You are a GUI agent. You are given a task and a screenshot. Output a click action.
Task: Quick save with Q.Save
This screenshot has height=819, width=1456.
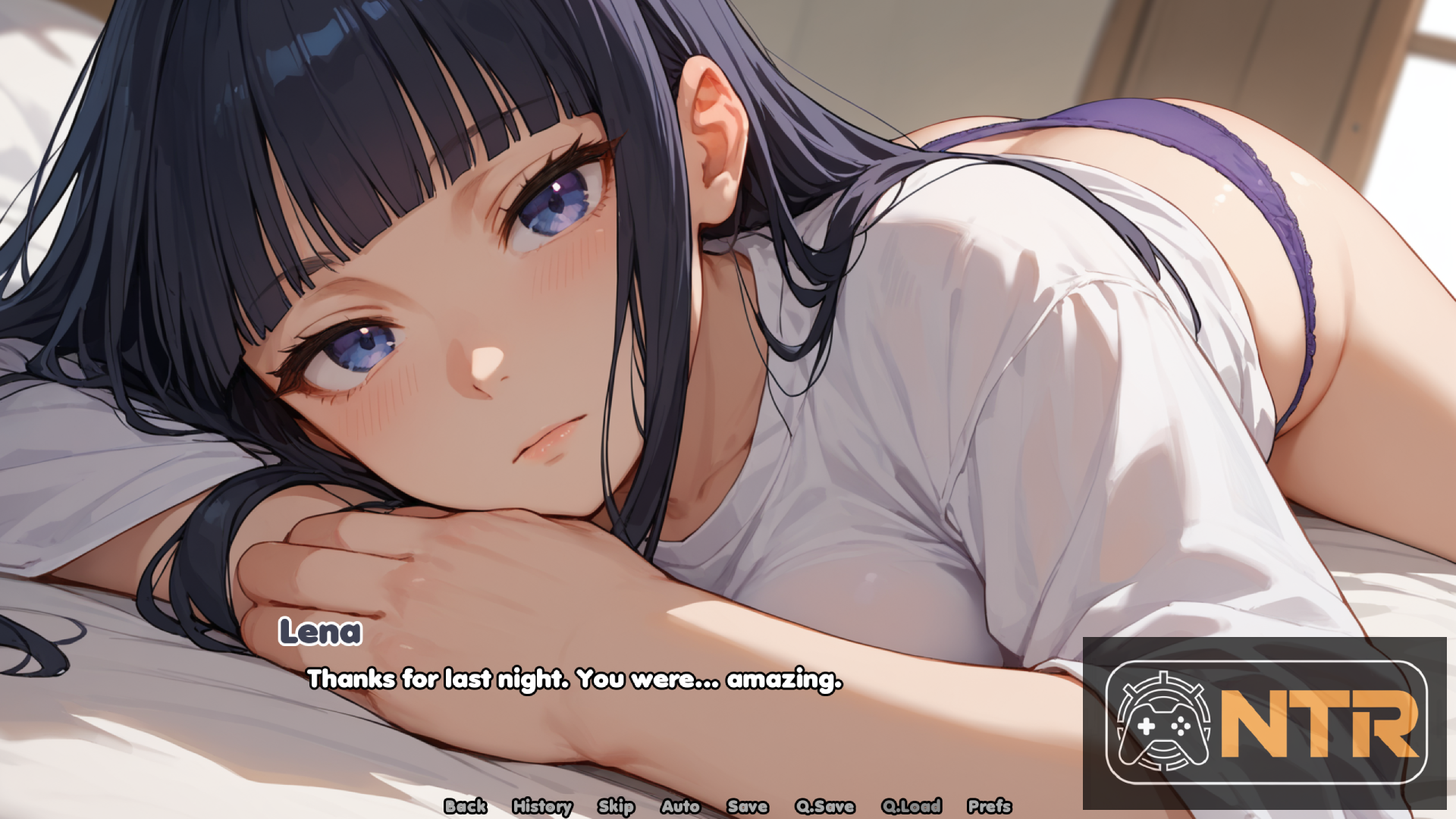[824, 807]
